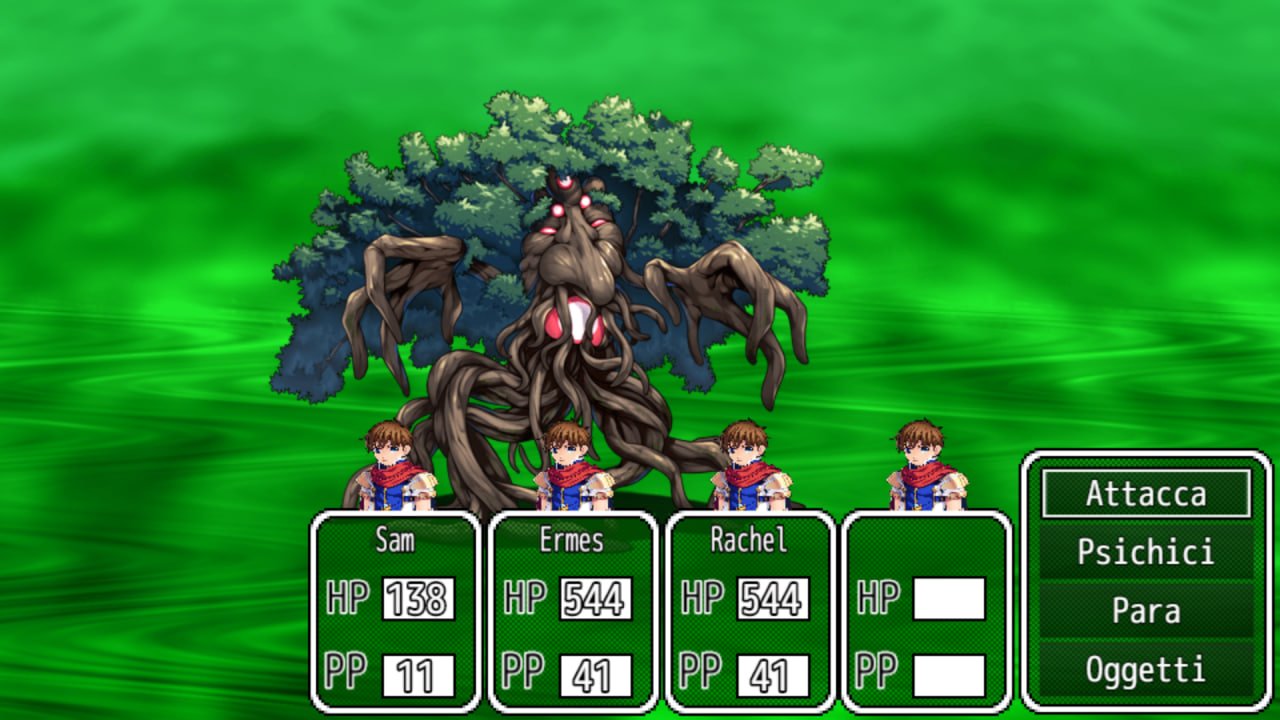Select the Para defend command
This screenshot has height=720, width=1280.
tap(1146, 611)
